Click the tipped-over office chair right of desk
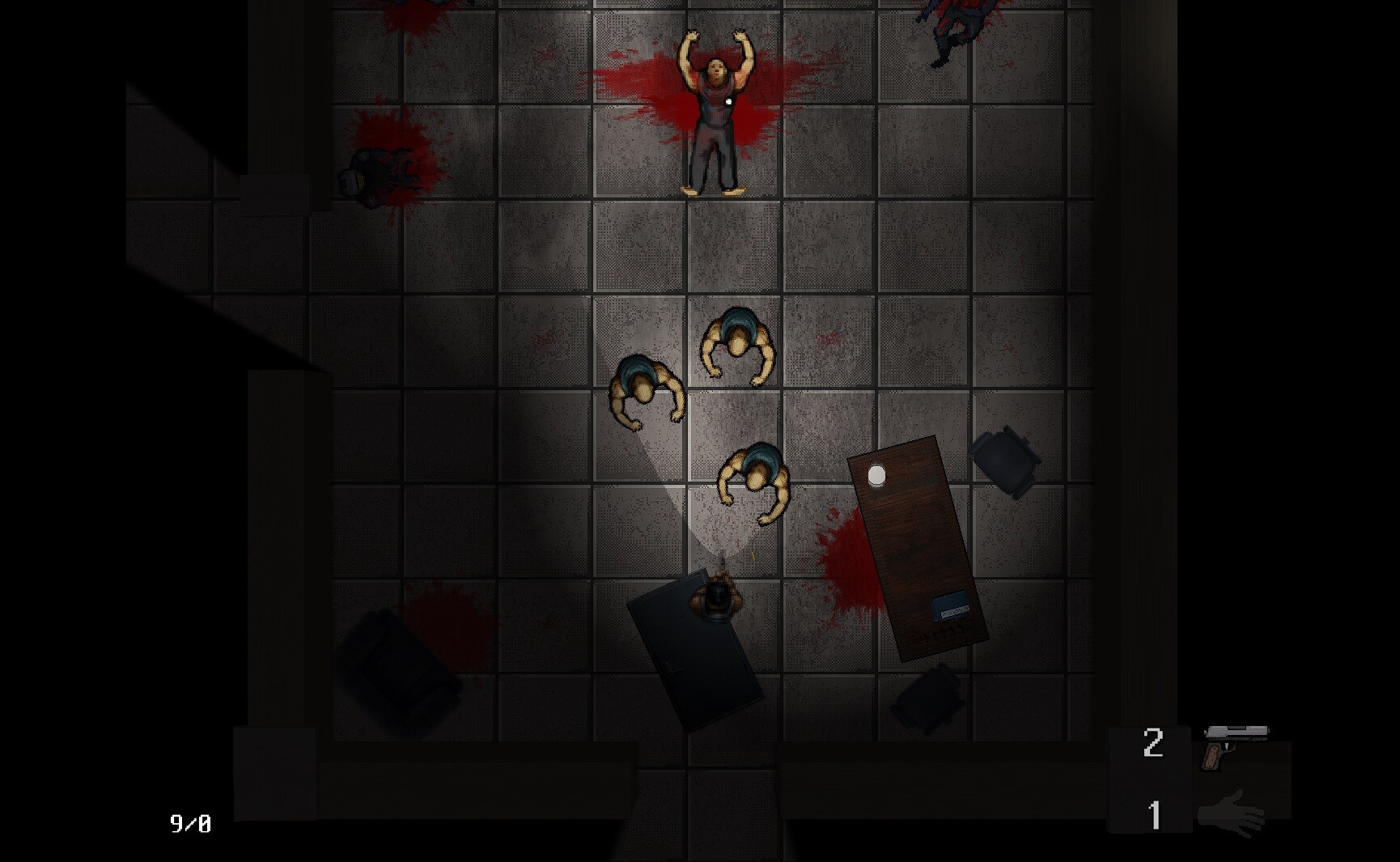The width and height of the screenshot is (1400, 862). coord(1003,461)
